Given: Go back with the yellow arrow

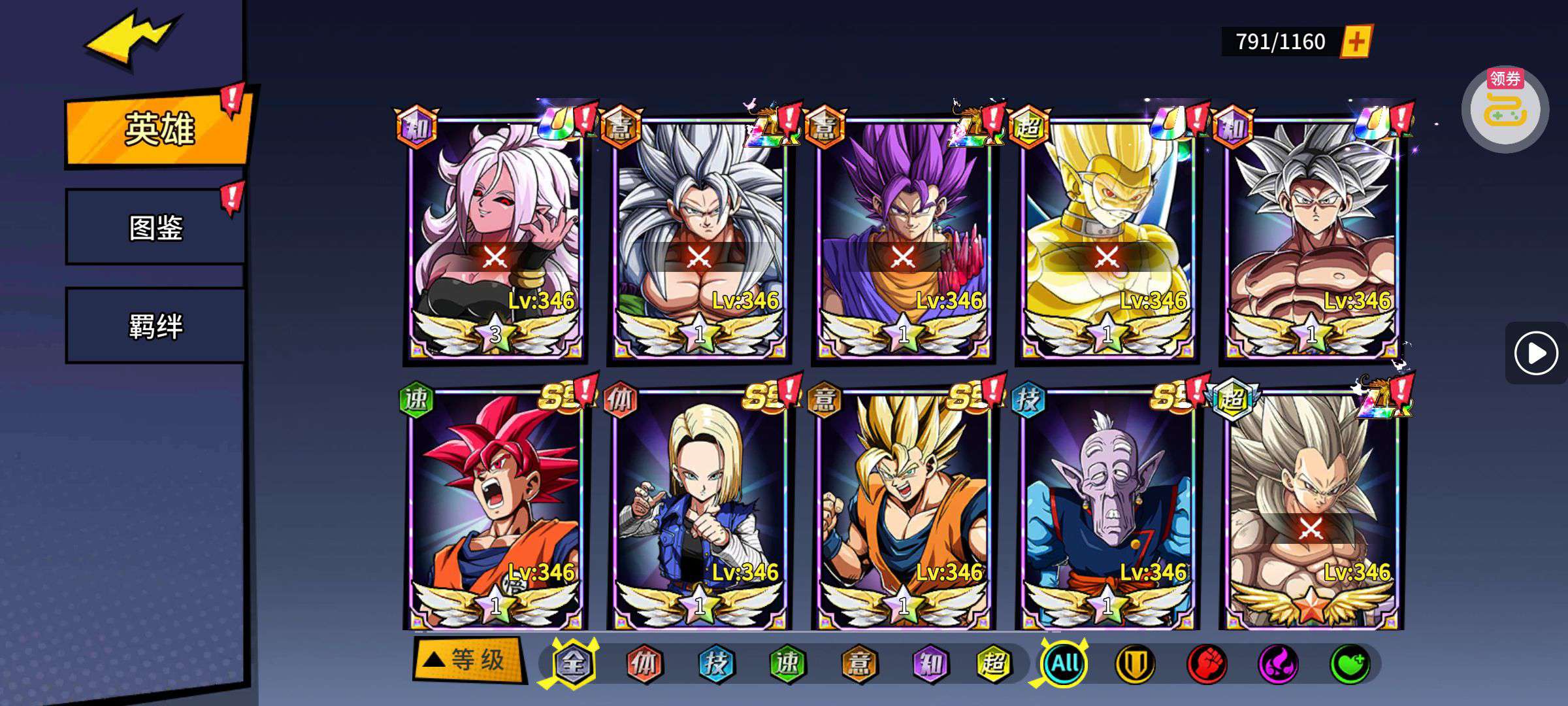Looking at the screenshot, I should [131, 41].
